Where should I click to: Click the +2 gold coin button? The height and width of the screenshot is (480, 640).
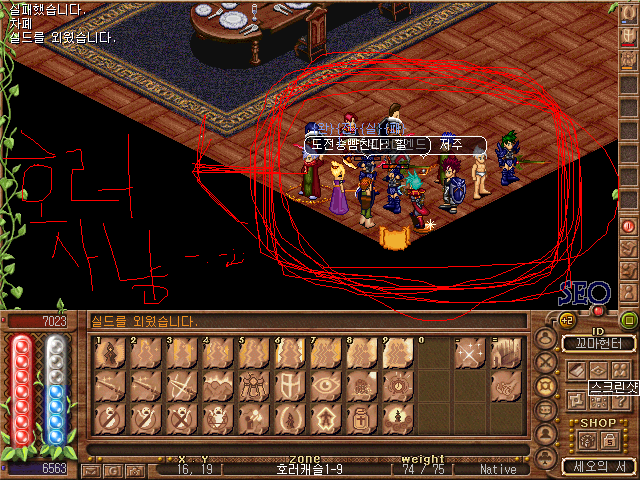[565, 320]
